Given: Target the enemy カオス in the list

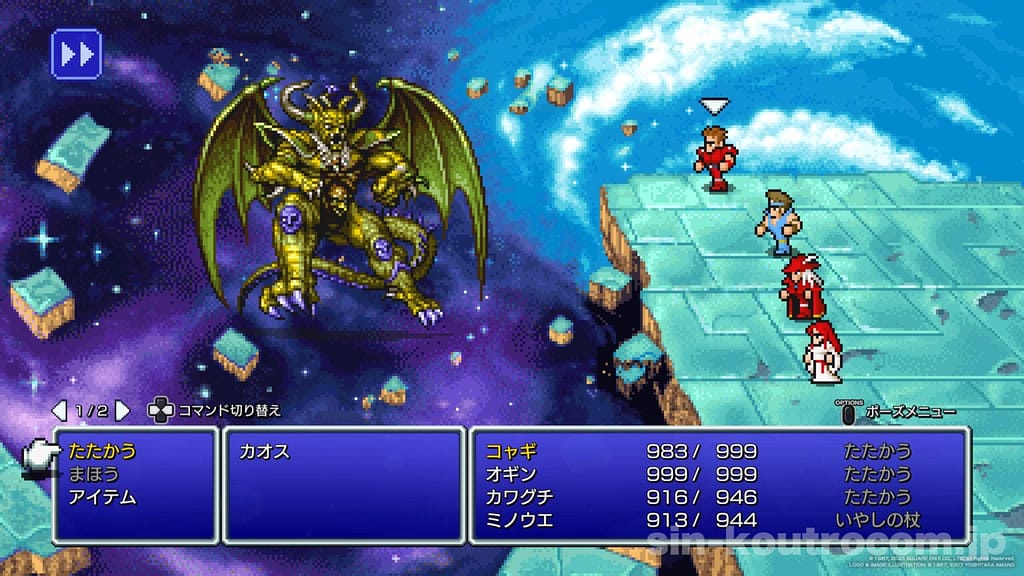Looking at the screenshot, I should [x=265, y=452].
